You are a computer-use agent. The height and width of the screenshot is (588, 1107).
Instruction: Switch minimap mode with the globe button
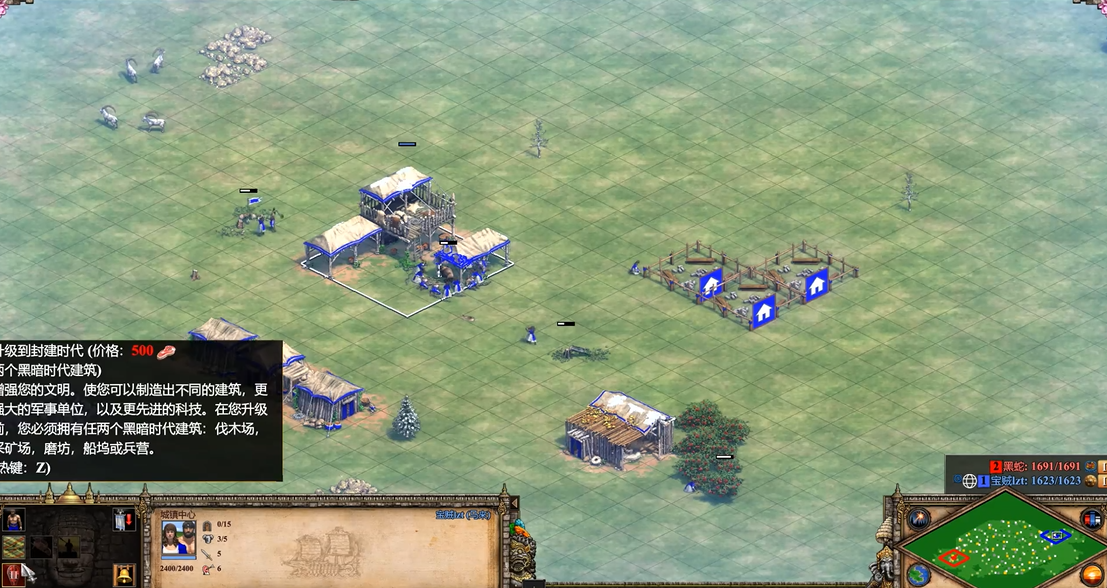(918, 575)
